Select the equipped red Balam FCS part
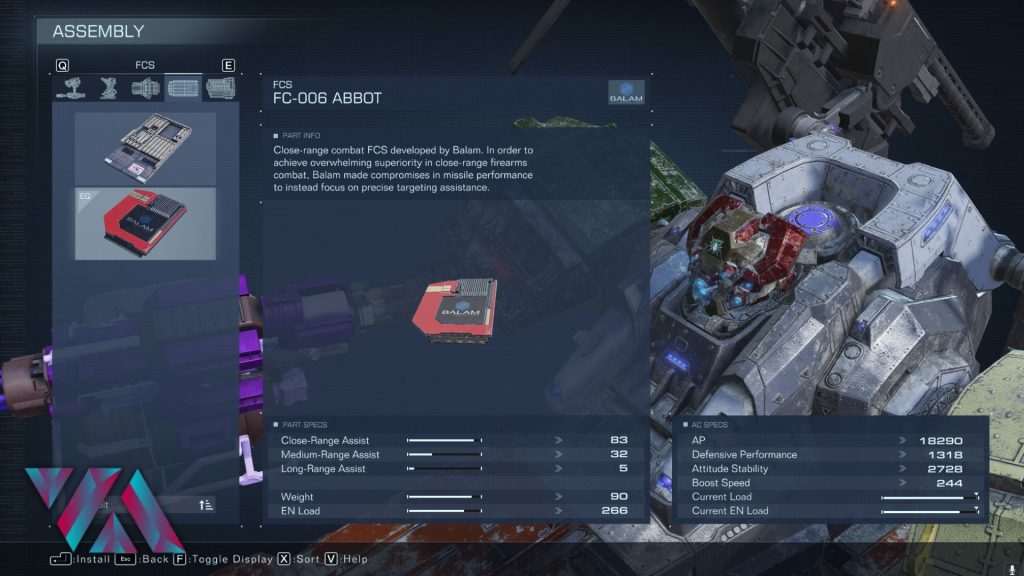The height and width of the screenshot is (576, 1024). coord(145,223)
